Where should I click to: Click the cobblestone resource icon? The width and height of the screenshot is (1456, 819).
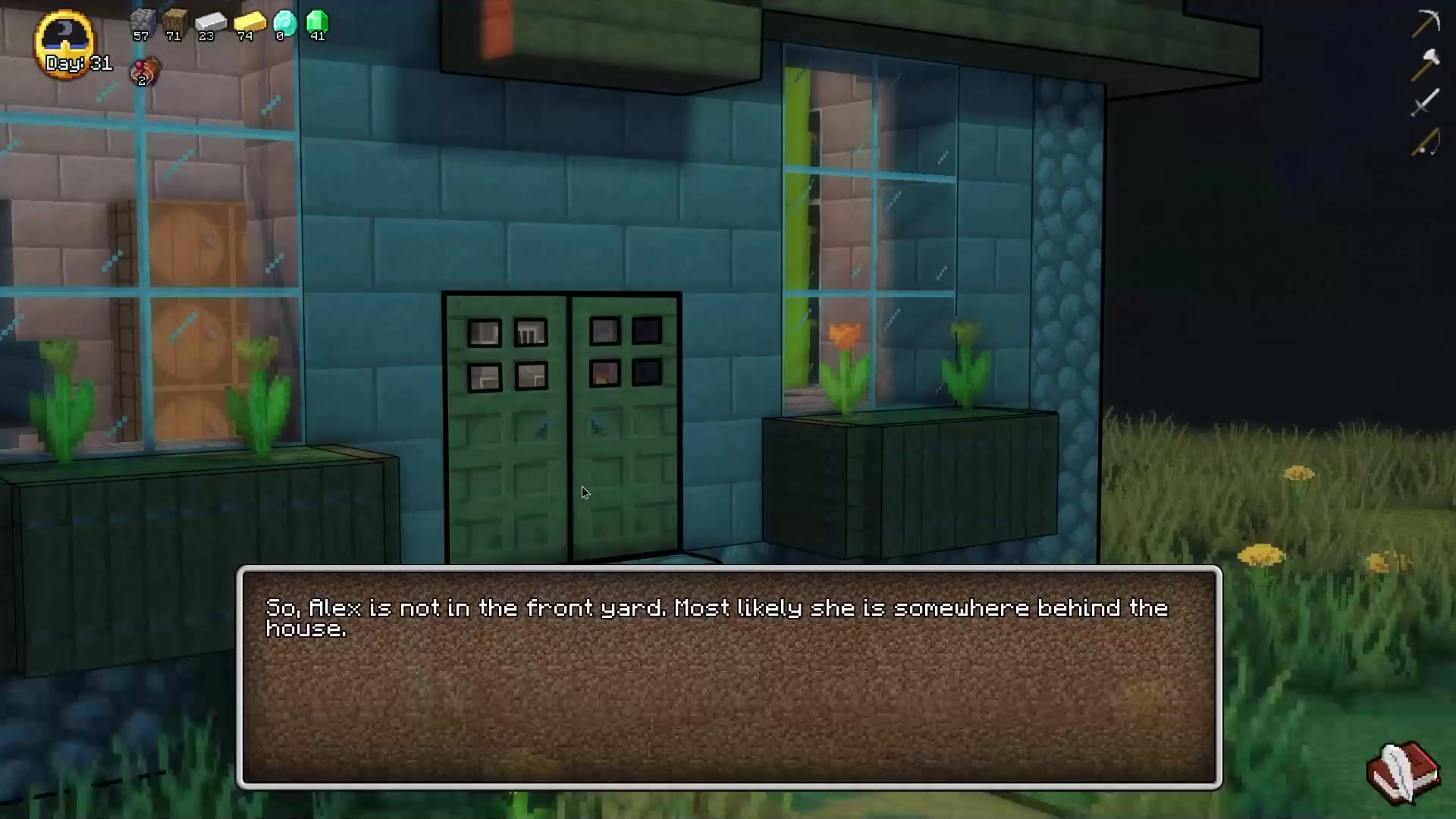pyautogui.click(x=142, y=22)
